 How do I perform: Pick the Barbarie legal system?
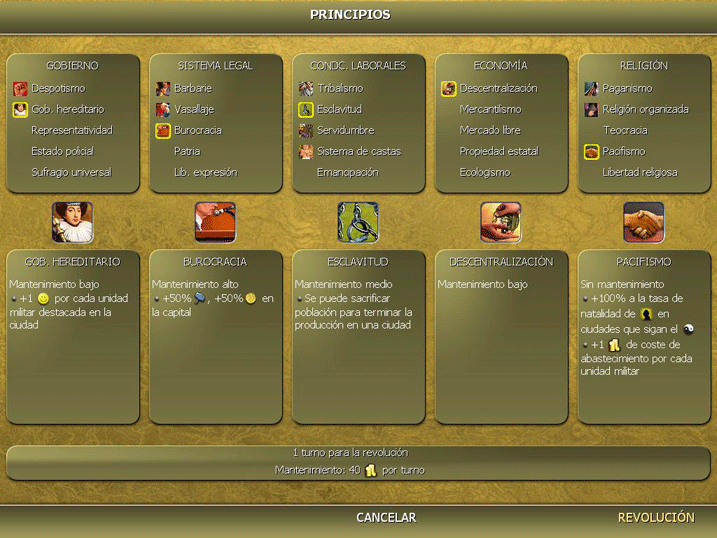tap(193, 88)
